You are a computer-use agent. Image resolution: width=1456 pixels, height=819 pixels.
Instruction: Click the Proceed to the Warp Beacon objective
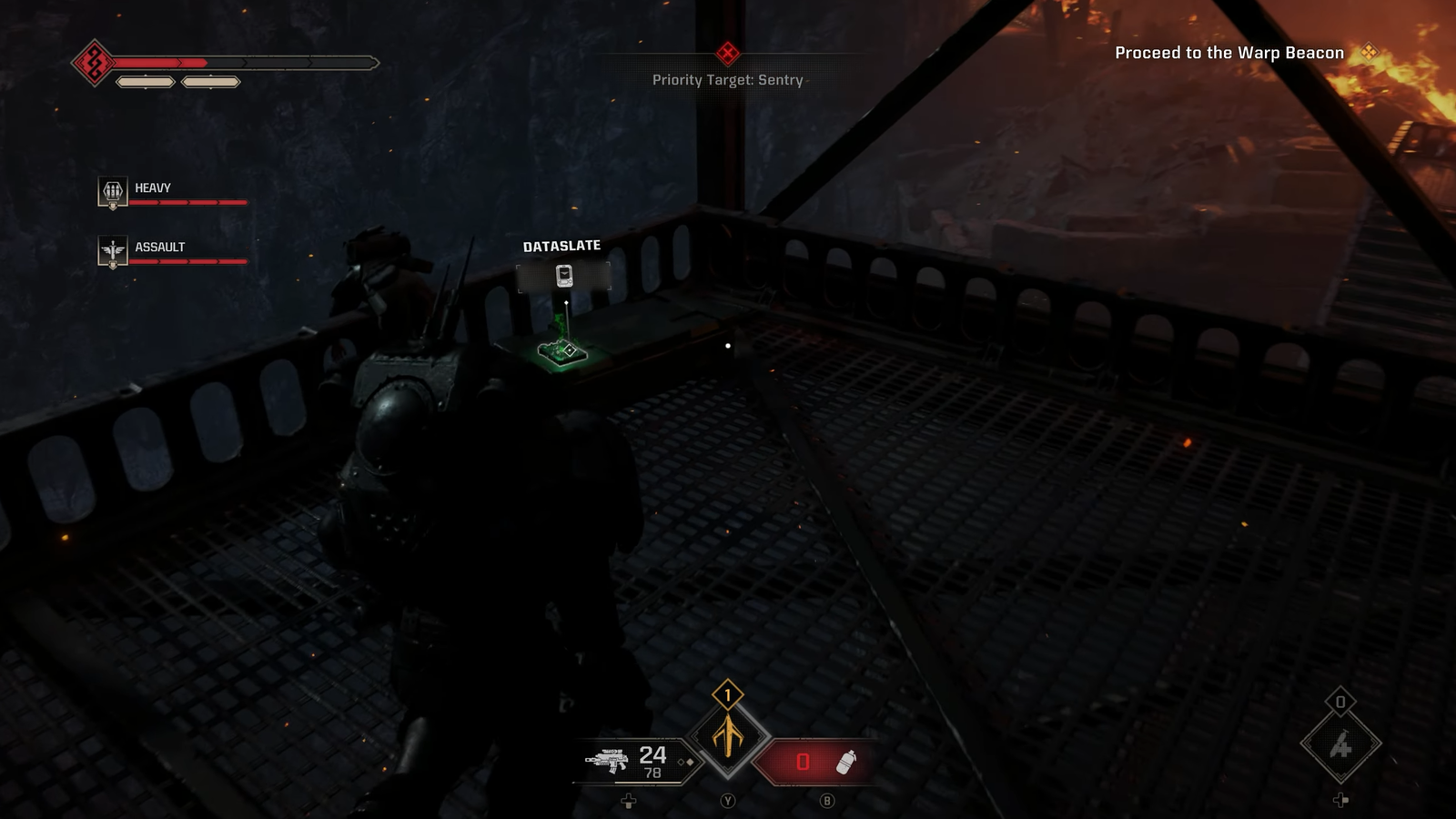tap(1229, 53)
